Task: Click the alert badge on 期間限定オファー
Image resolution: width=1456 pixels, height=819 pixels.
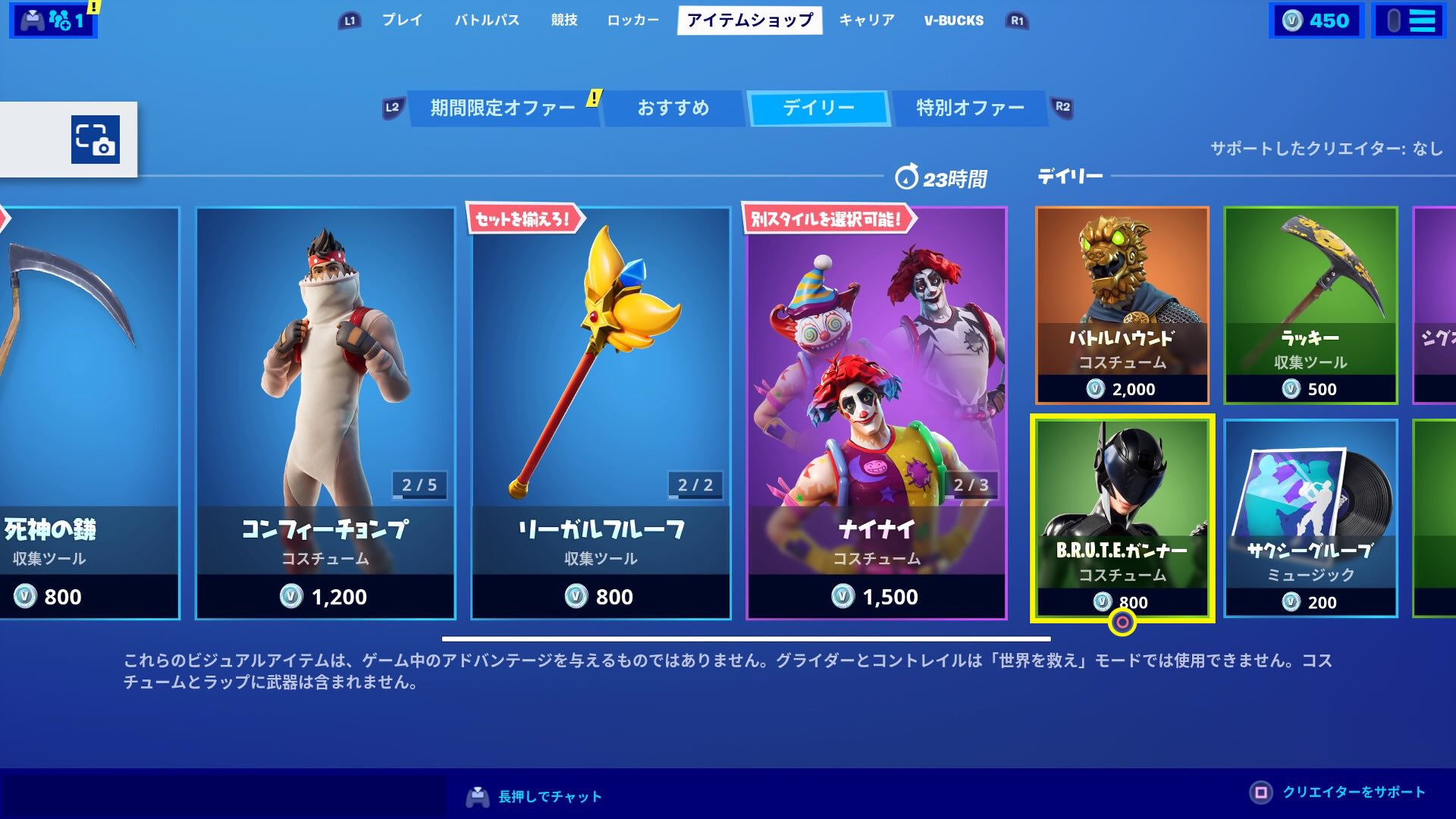Action: (x=594, y=98)
